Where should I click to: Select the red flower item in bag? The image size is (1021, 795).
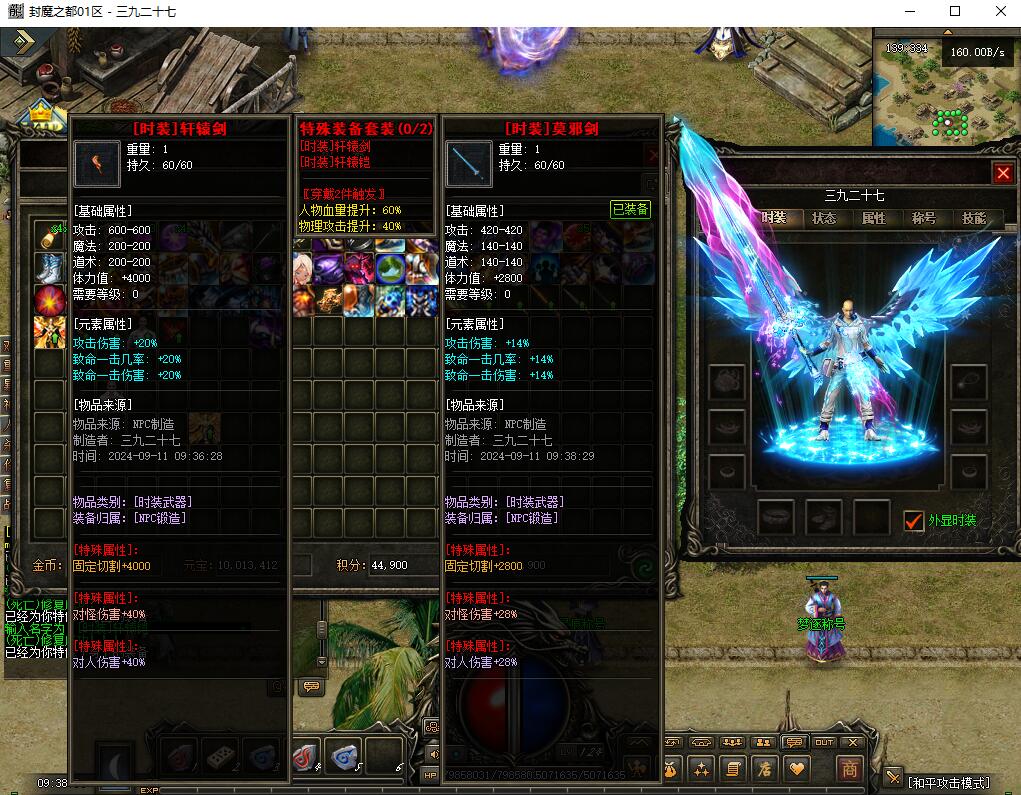click(x=49, y=299)
